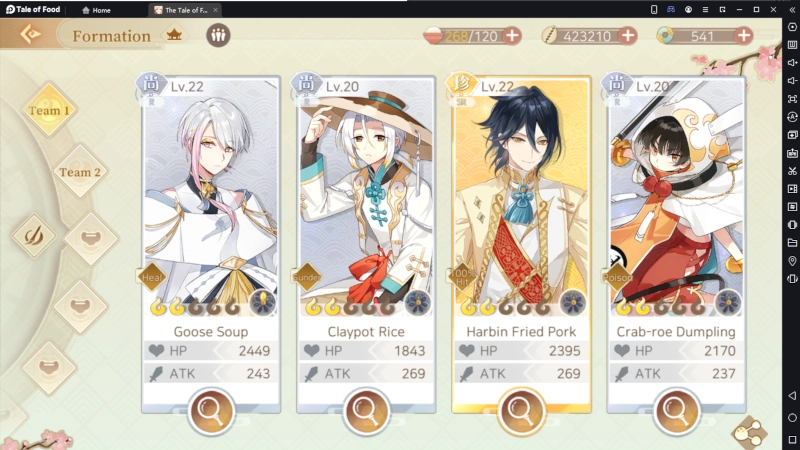Inspect Crab-roe Dumpling with magnifier button

676,408
